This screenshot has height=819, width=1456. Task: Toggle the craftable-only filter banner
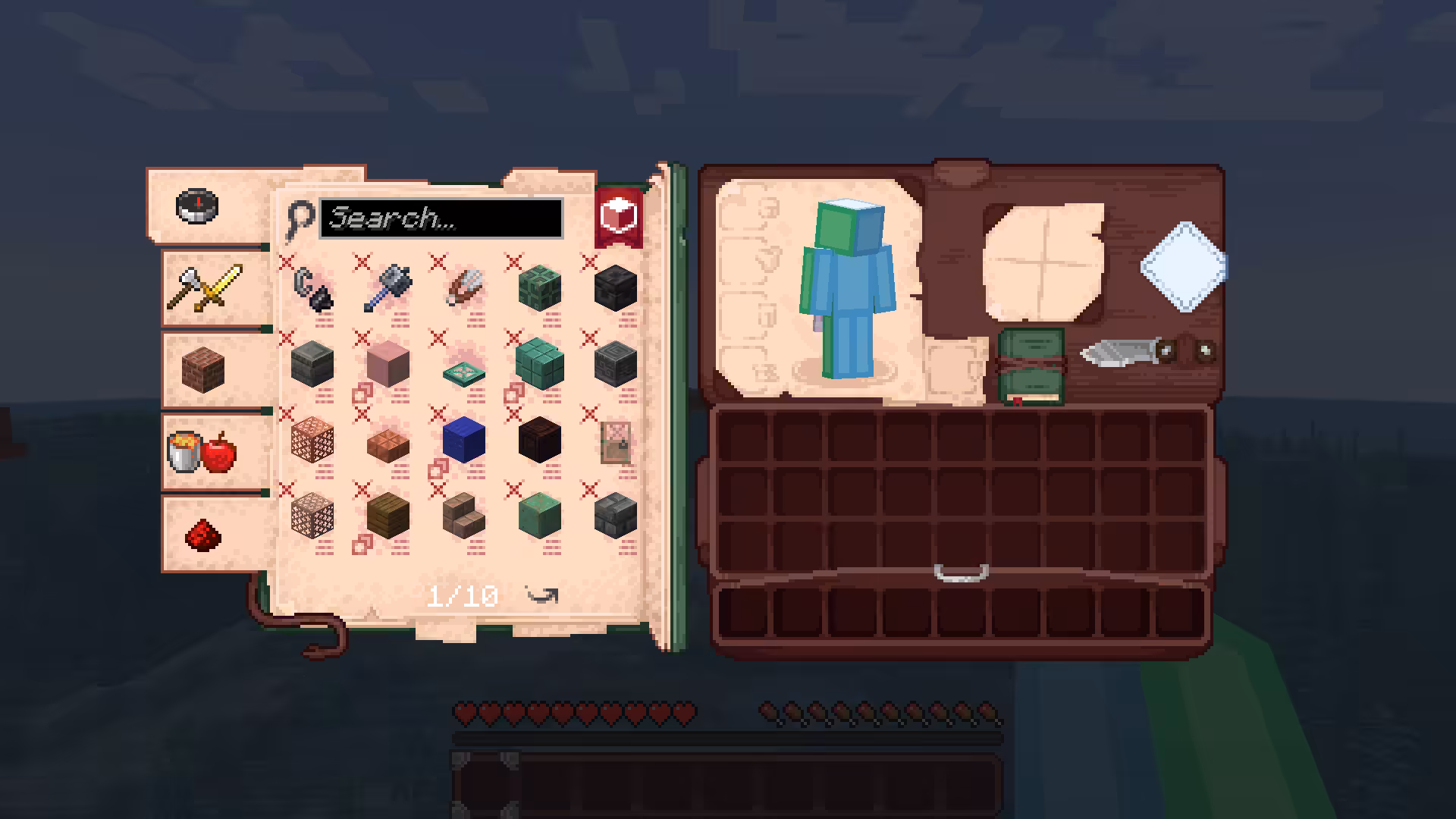[619, 216]
